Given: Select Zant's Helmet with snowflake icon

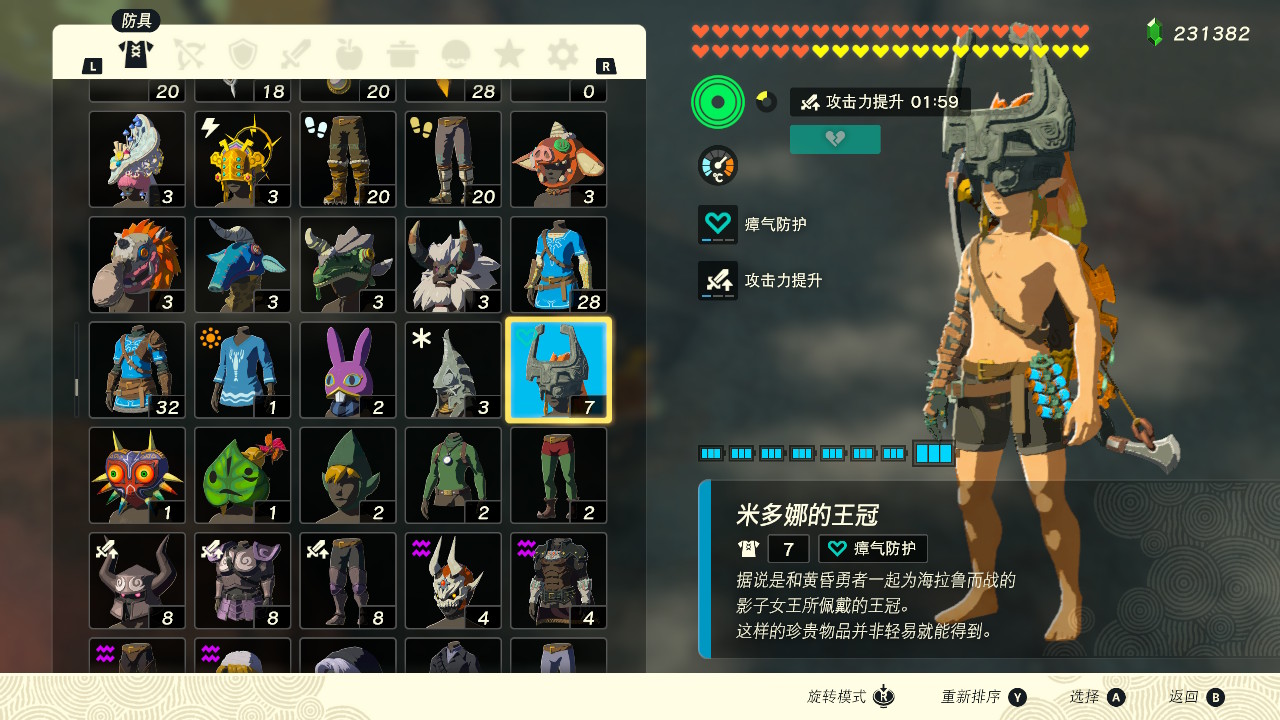Looking at the screenshot, I should [453, 370].
